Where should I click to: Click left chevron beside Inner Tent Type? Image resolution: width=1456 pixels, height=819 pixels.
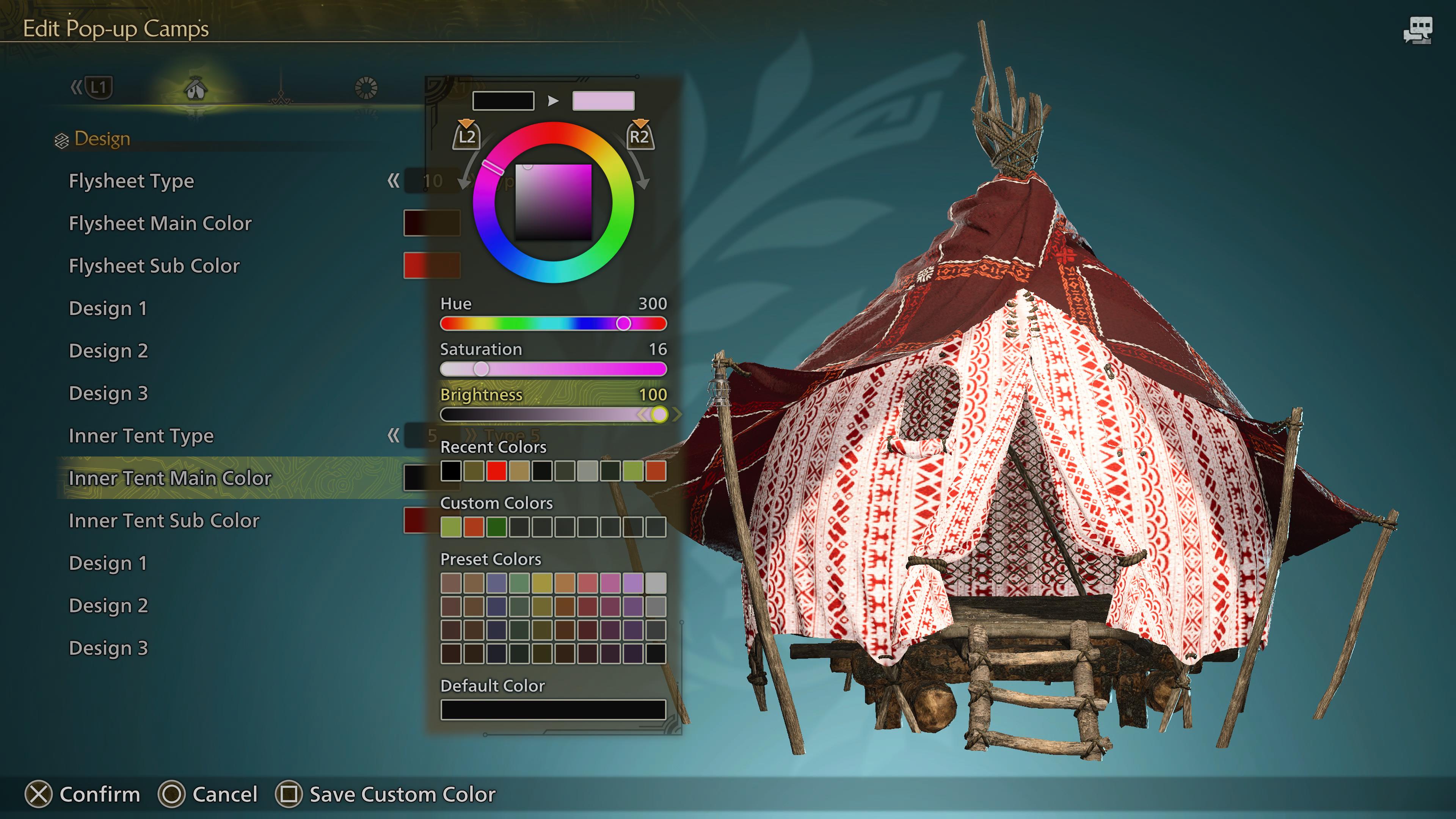pos(394,436)
